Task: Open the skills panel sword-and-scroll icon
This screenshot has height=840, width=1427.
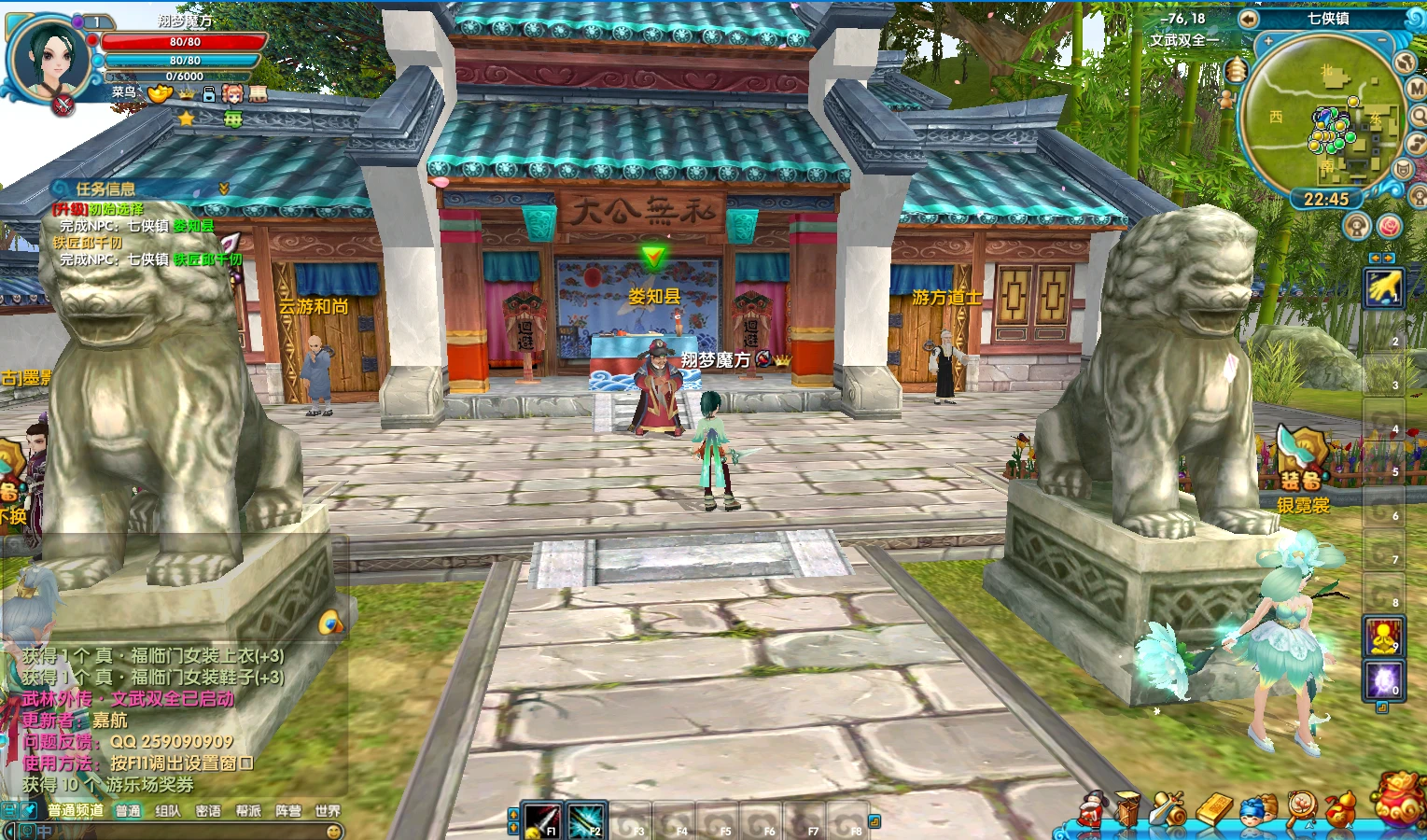Action: 1167,809
